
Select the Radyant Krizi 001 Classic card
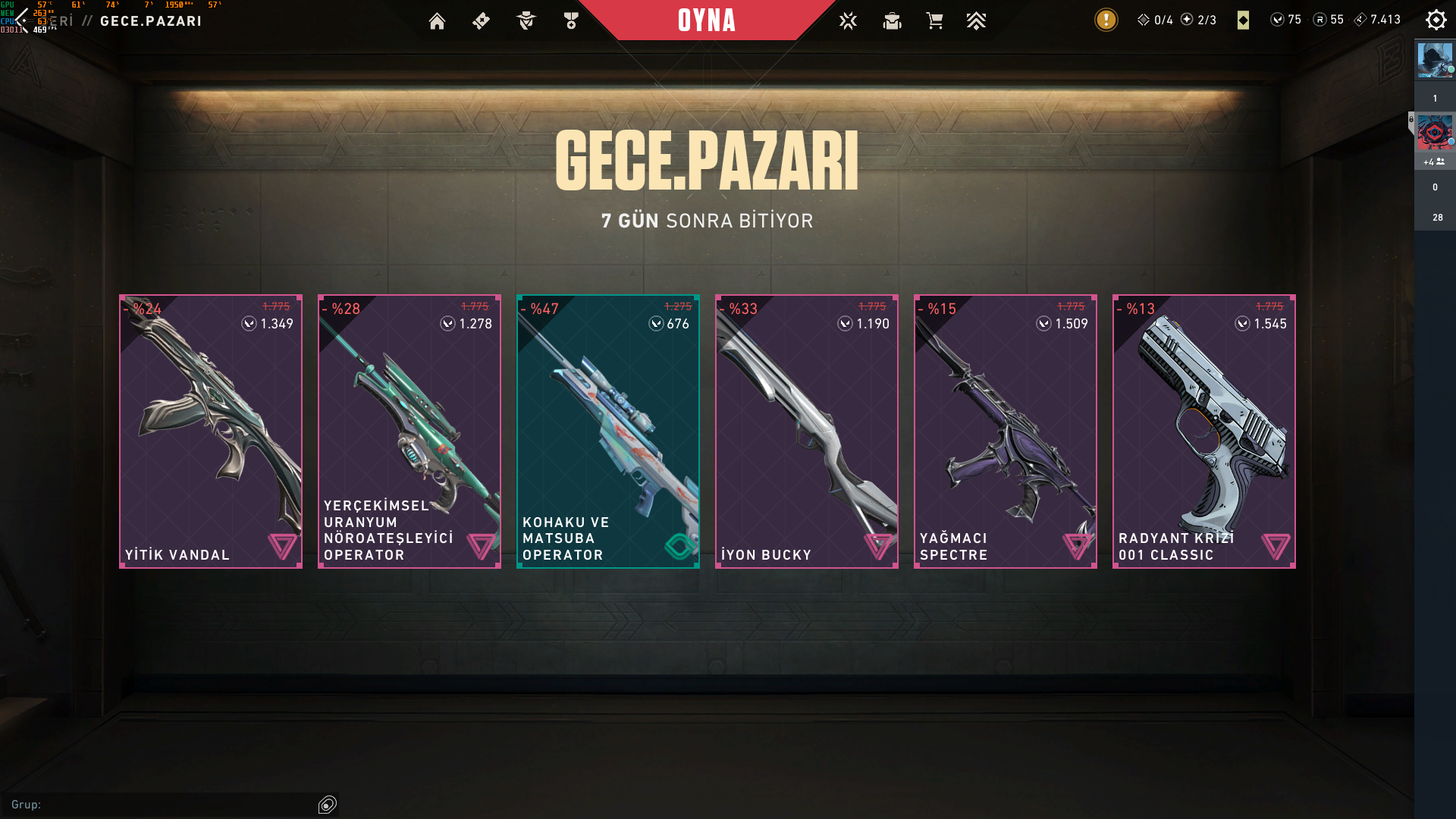(1204, 431)
